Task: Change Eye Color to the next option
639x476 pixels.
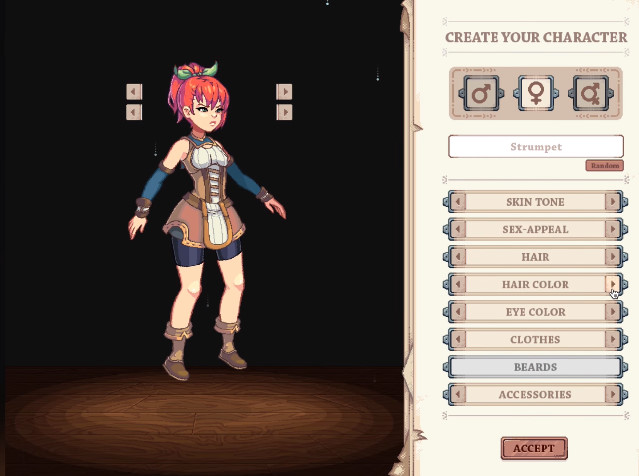Action: click(613, 312)
